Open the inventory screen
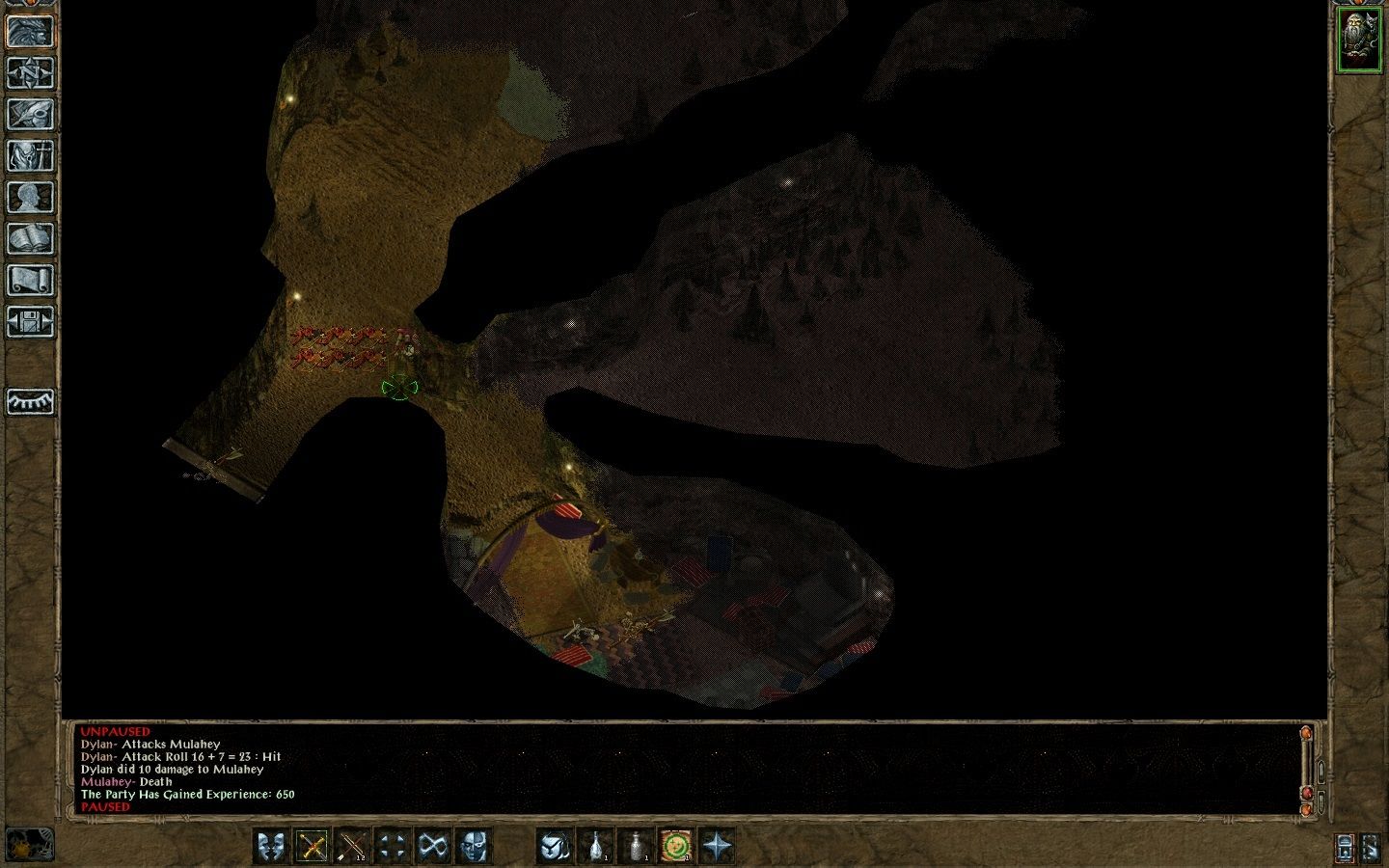The height and width of the screenshot is (868, 1389). coord(30,155)
